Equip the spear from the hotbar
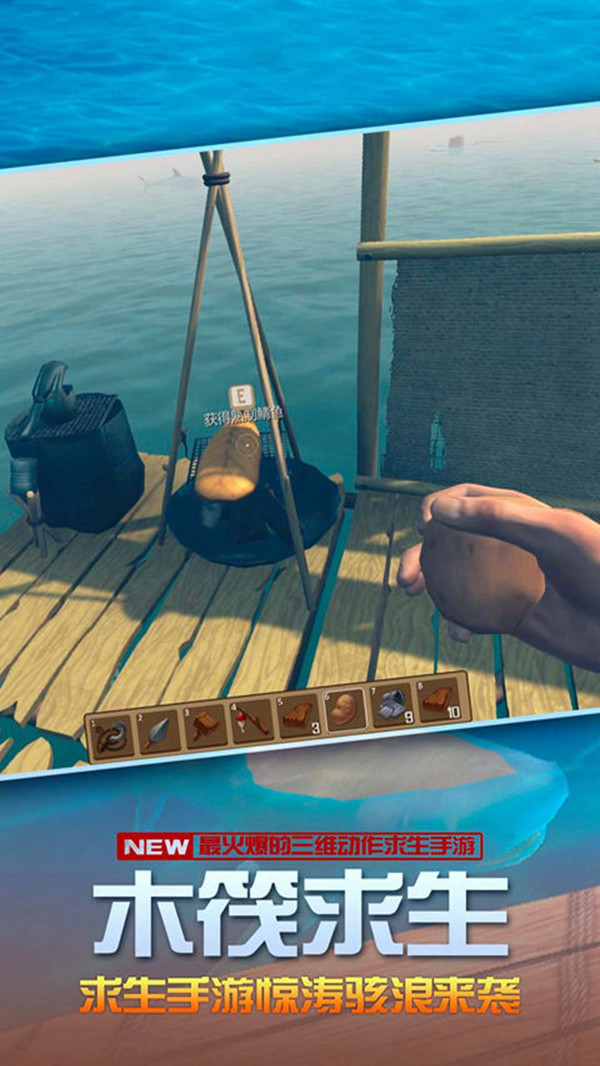The image size is (600, 1066). 160,732
